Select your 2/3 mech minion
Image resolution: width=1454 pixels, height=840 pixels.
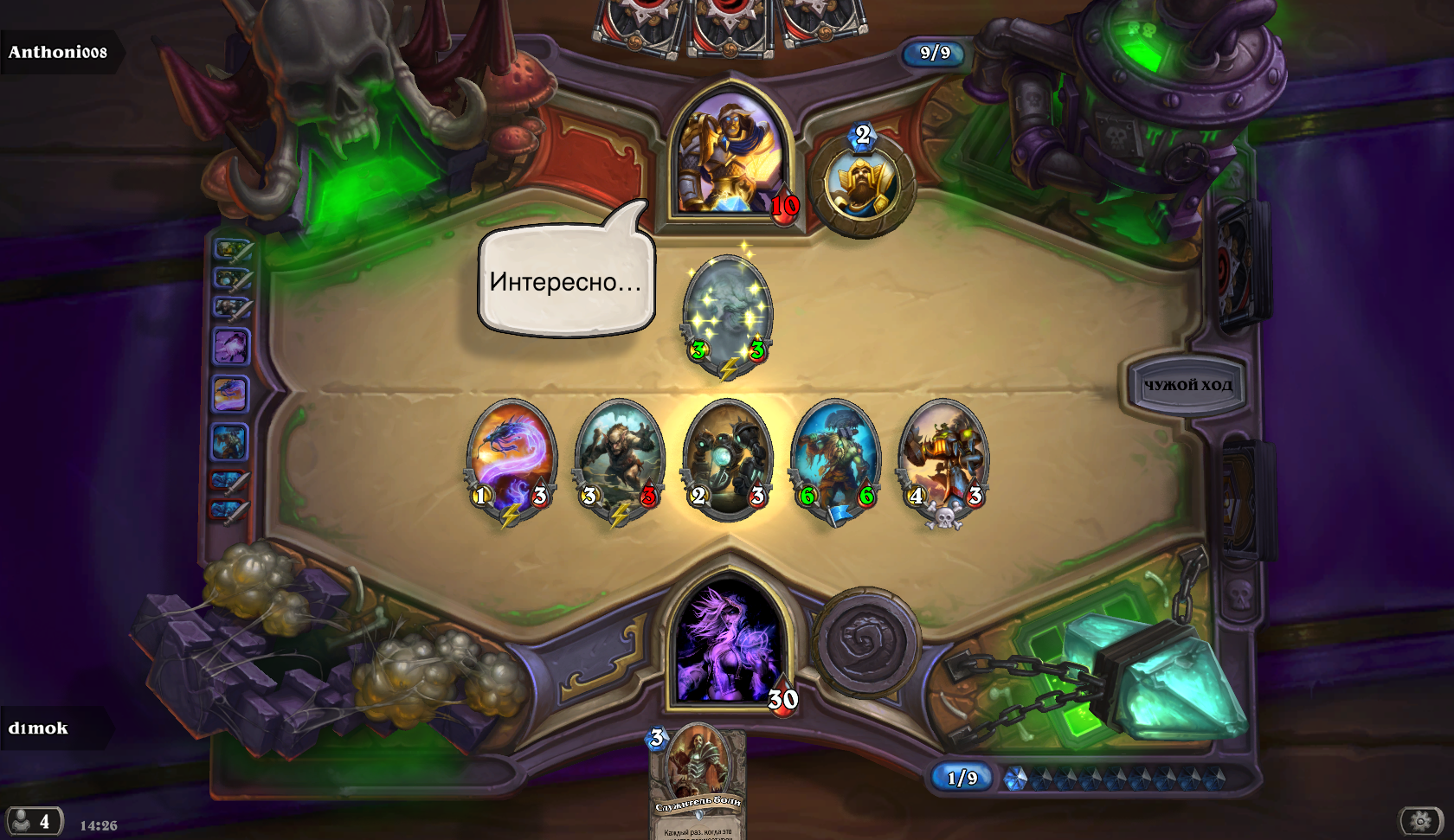pyautogui.click(x=727, y=458)
